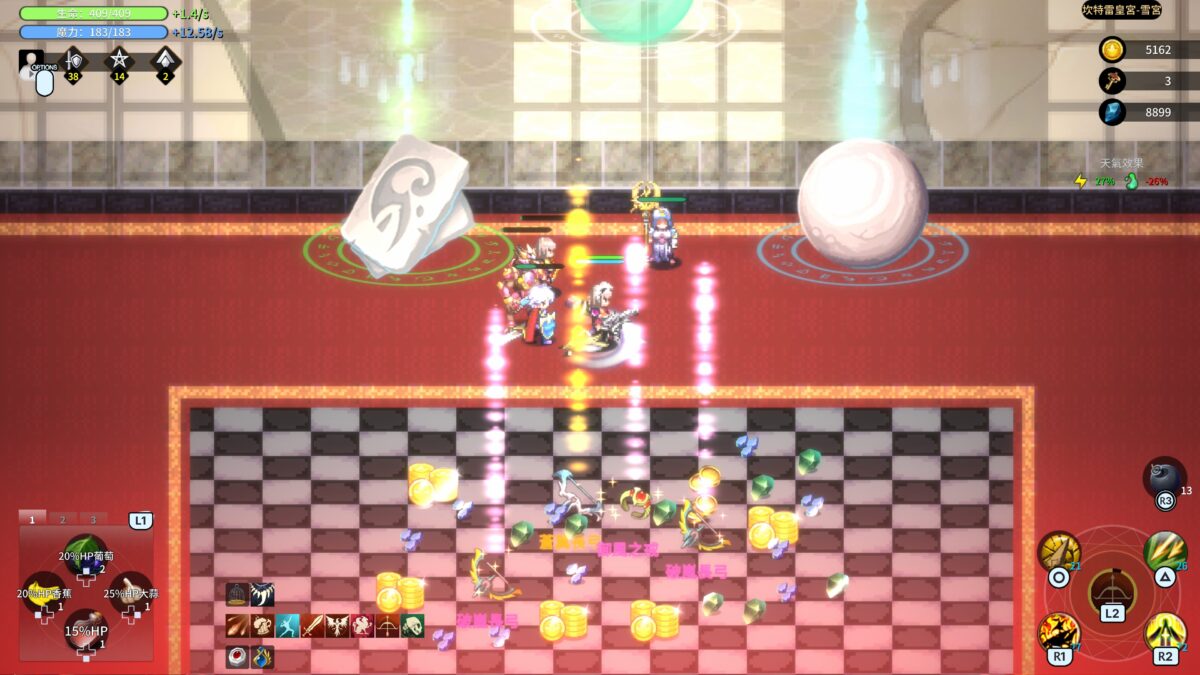The height and width of the screenshot is (675, 1200).
Task: Click the chevron rank-up icon
Action: pos(165,62)
